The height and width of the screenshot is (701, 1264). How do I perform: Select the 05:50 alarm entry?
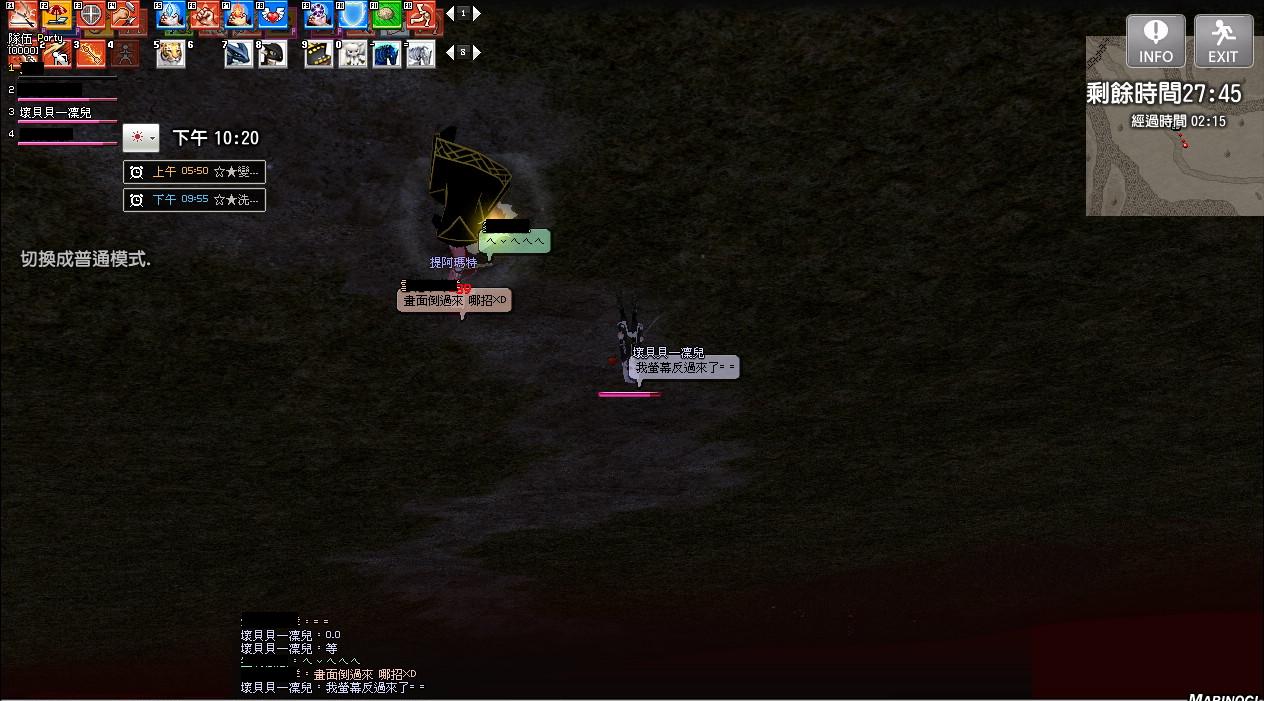tap(194, 172)
